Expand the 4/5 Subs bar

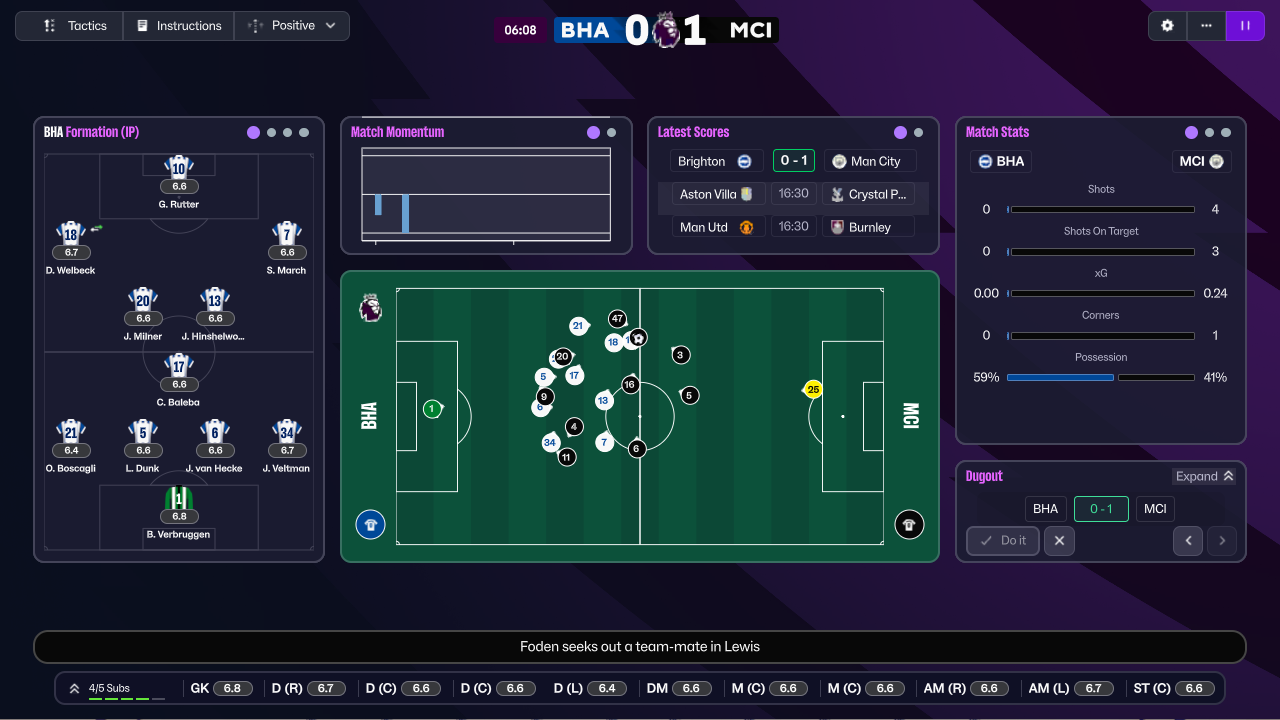(73, 687)
